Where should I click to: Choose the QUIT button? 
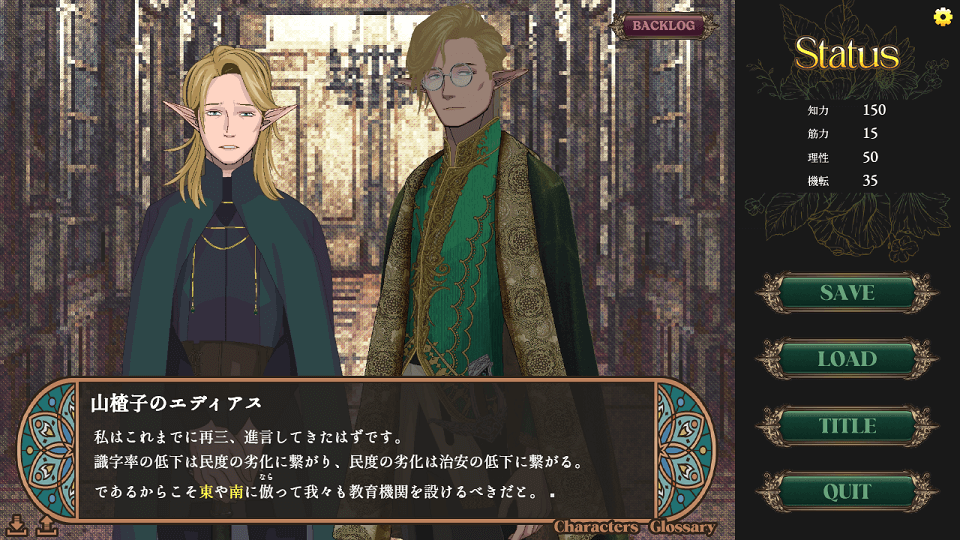(x=847, y=492)
